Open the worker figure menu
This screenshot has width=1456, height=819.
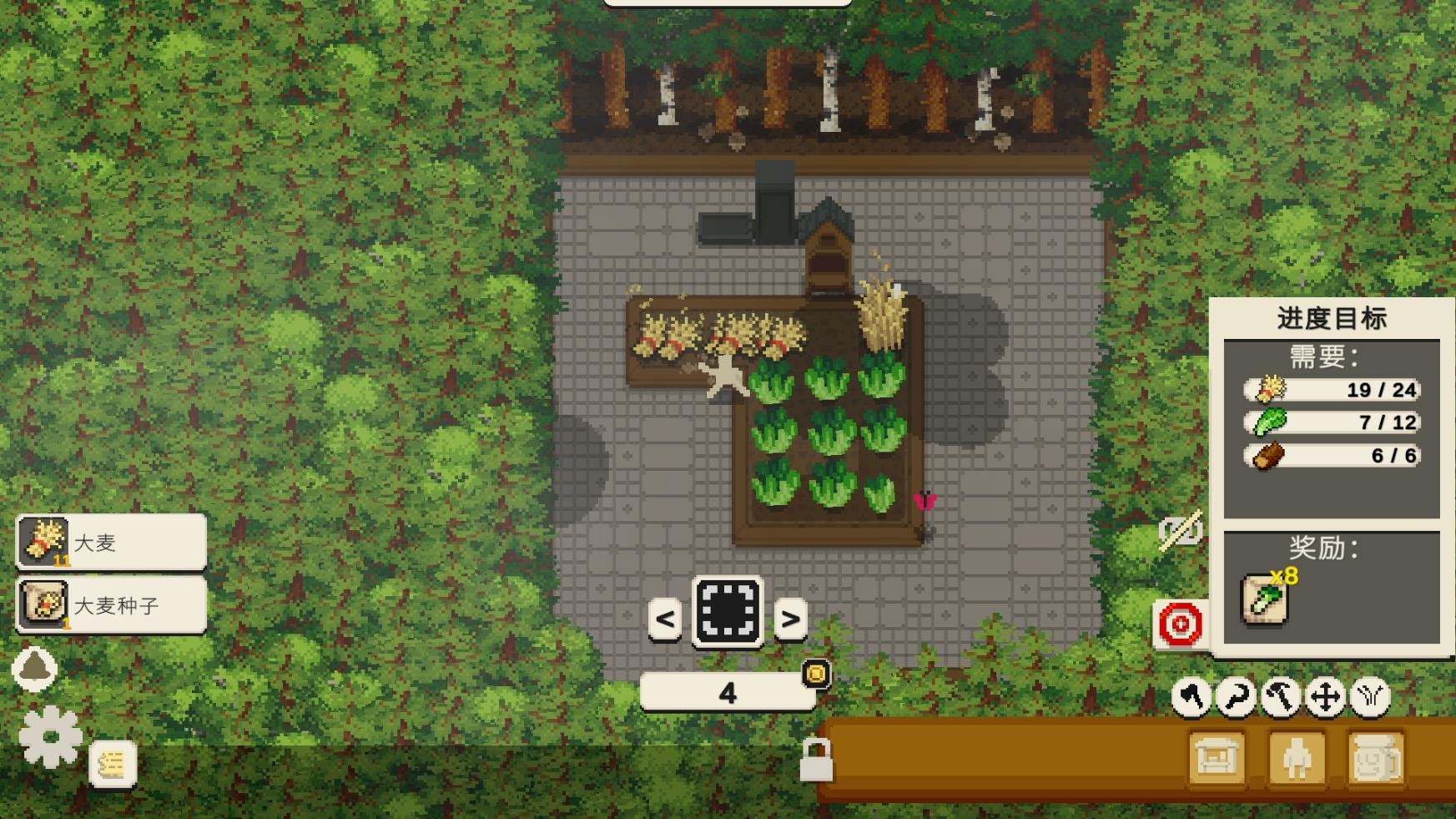[1297, 758]
